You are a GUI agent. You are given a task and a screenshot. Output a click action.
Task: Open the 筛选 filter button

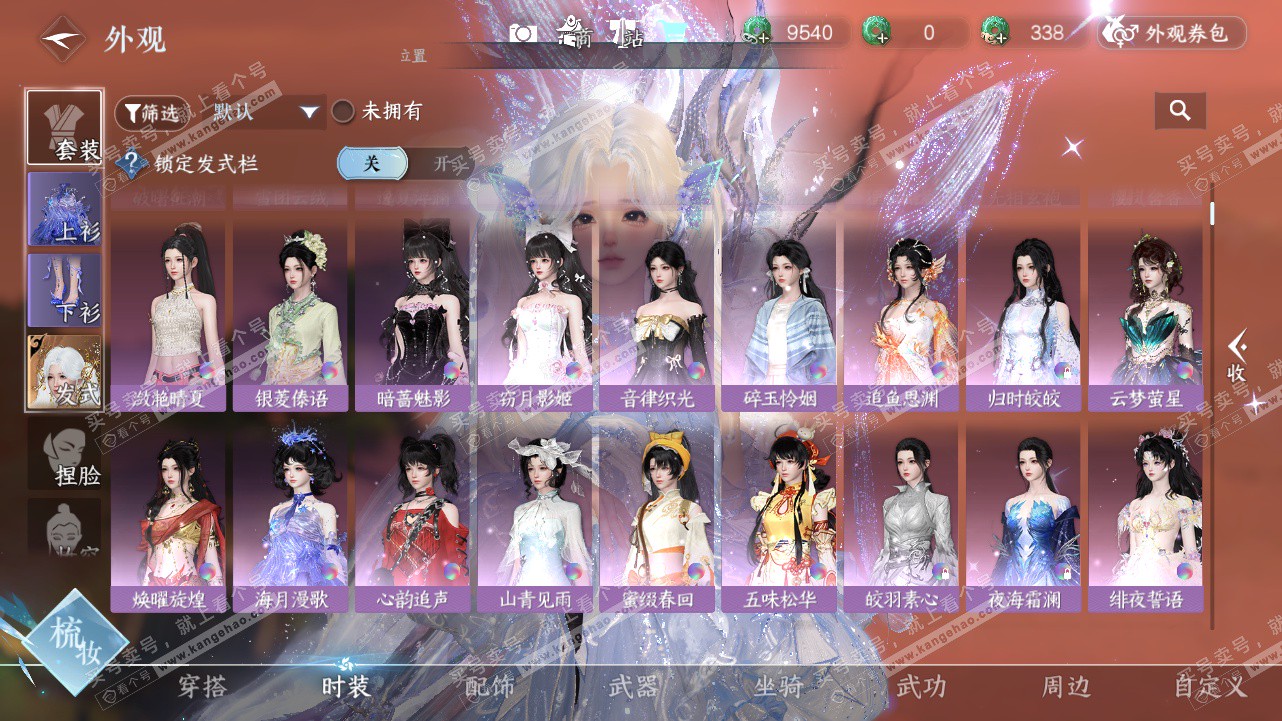click(x=151, y=112)
